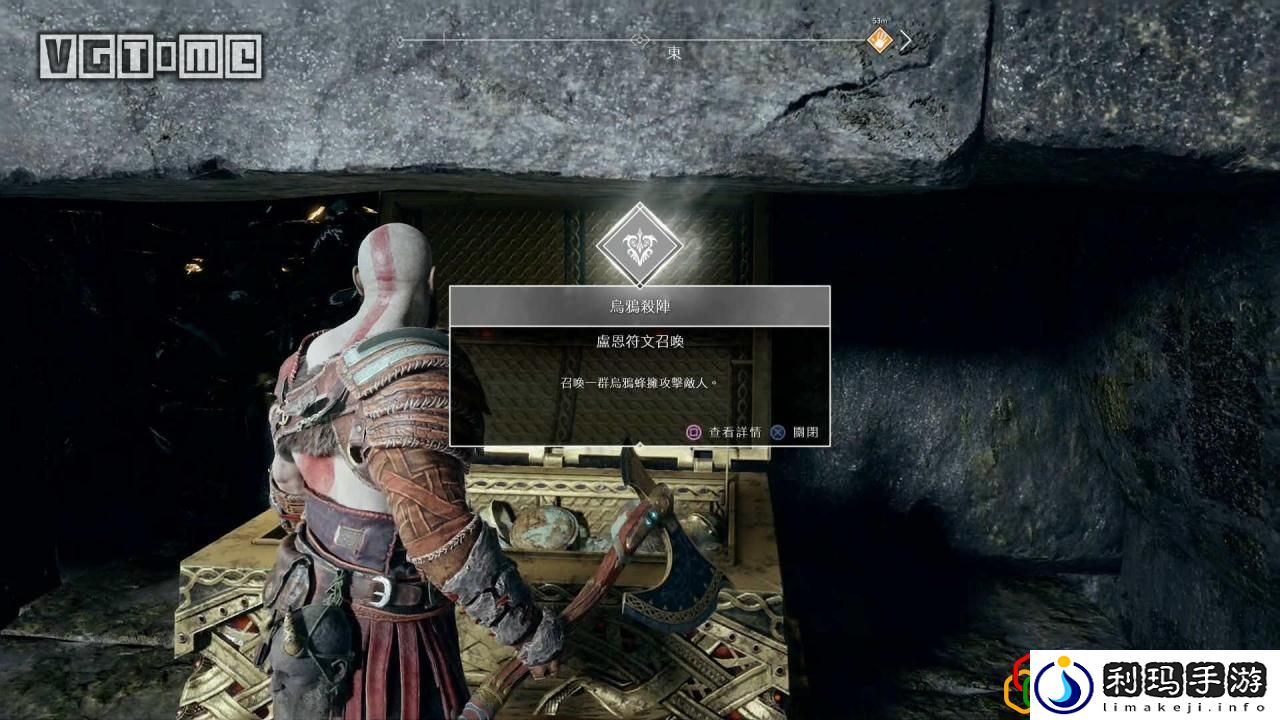Select the diamond waypoint at compass center
The height and width of the screenshot is (720, 1280).
point(641,39)
